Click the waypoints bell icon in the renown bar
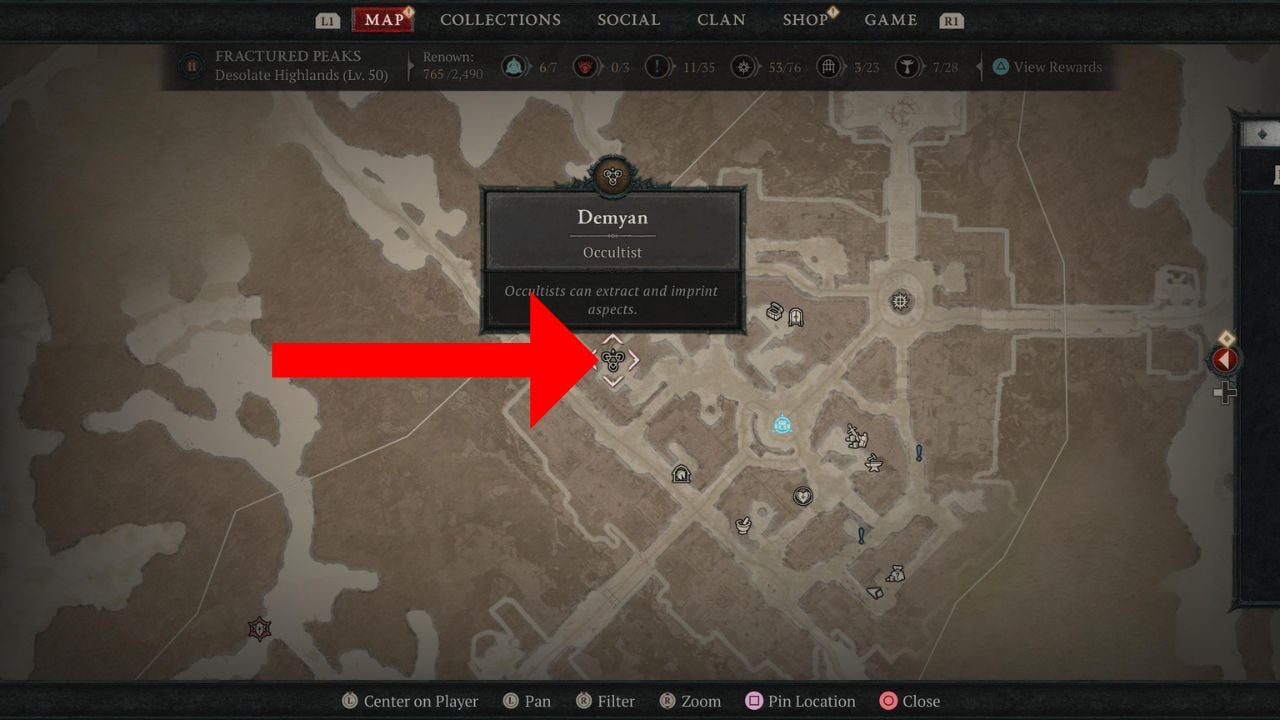Screen dimensions: 1280x720 tap(512, 64)
